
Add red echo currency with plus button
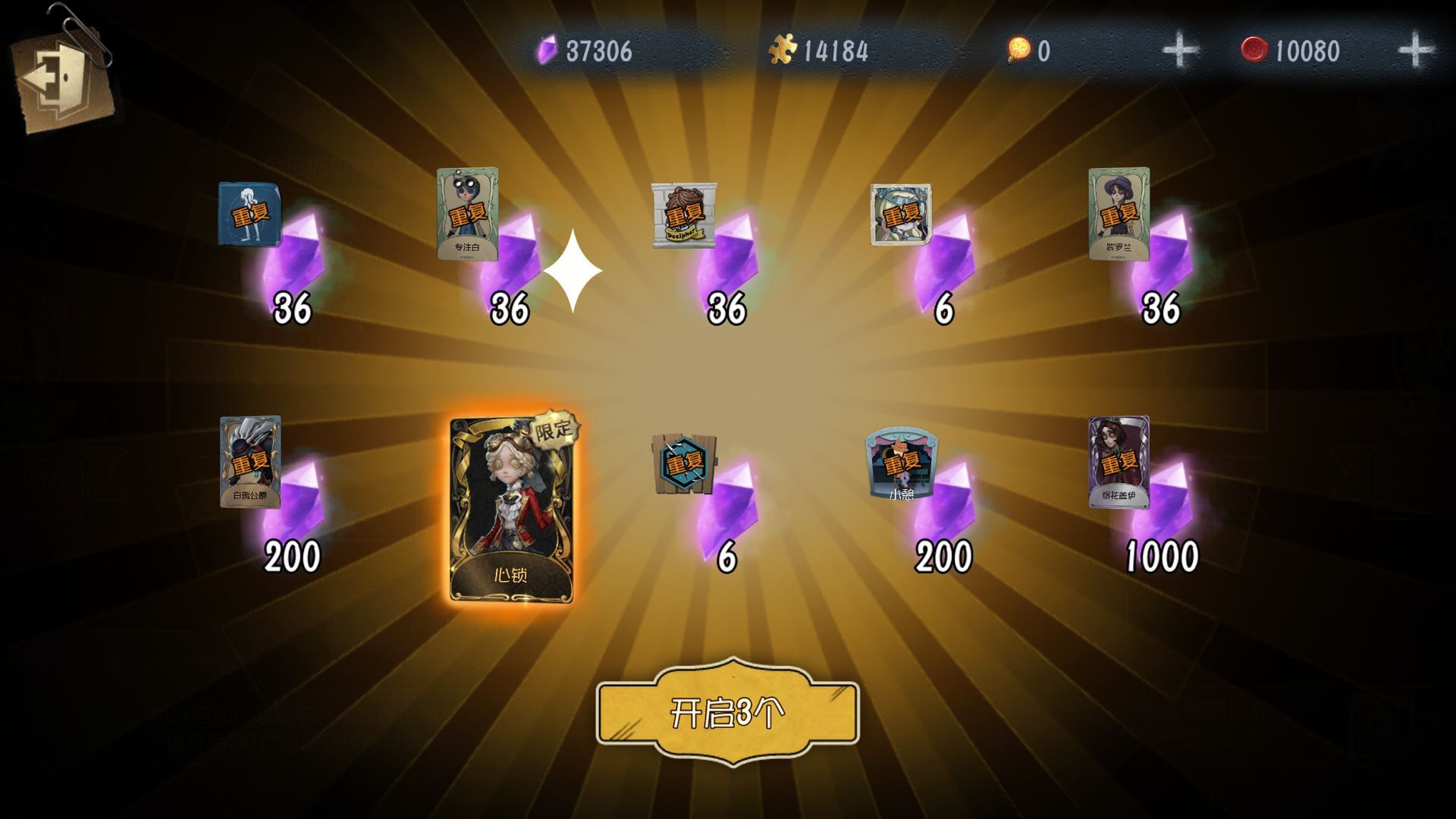click(x=1415, y=51)
